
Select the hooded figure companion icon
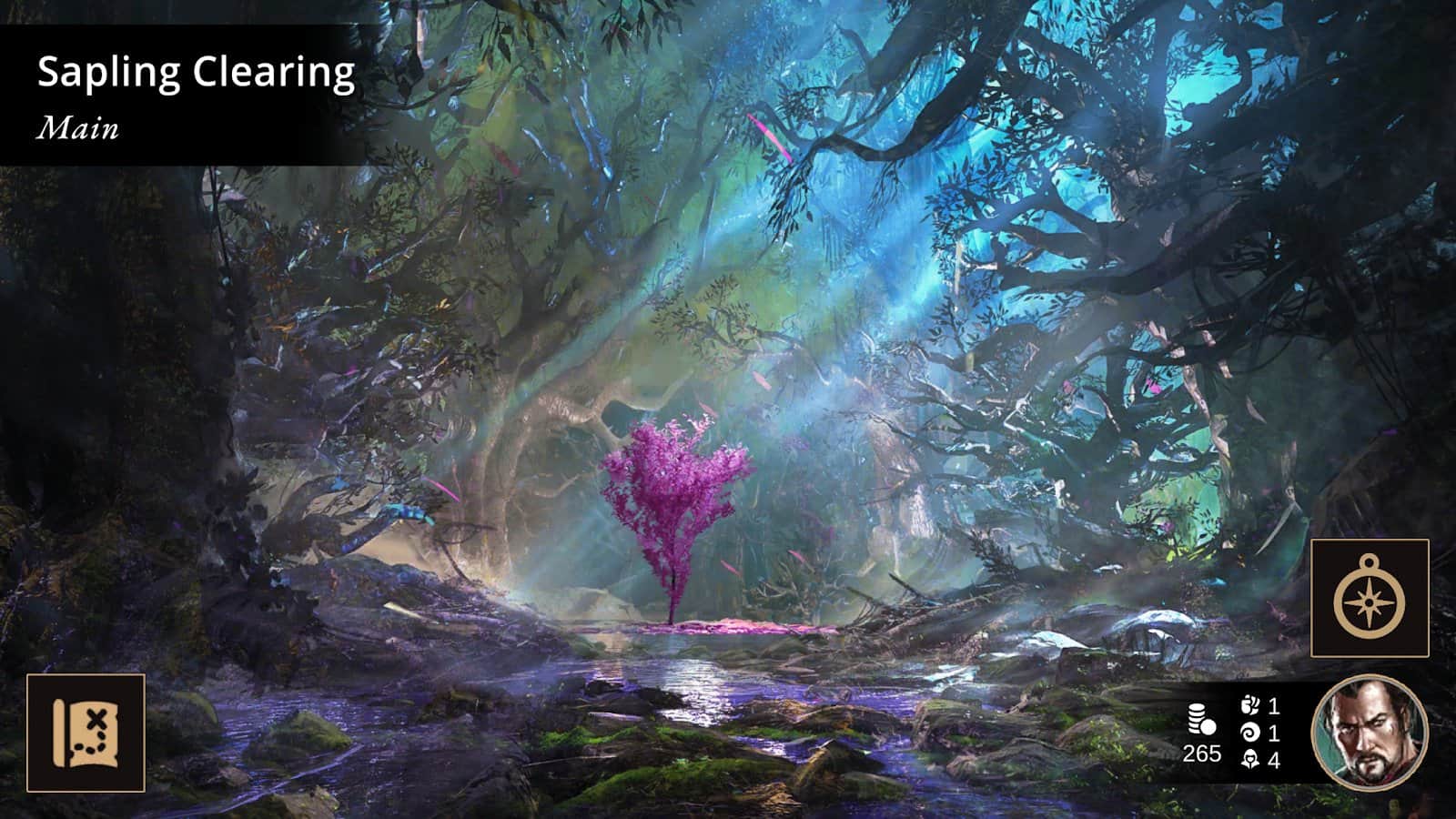pyautogui.click(x=1250, y=758)
